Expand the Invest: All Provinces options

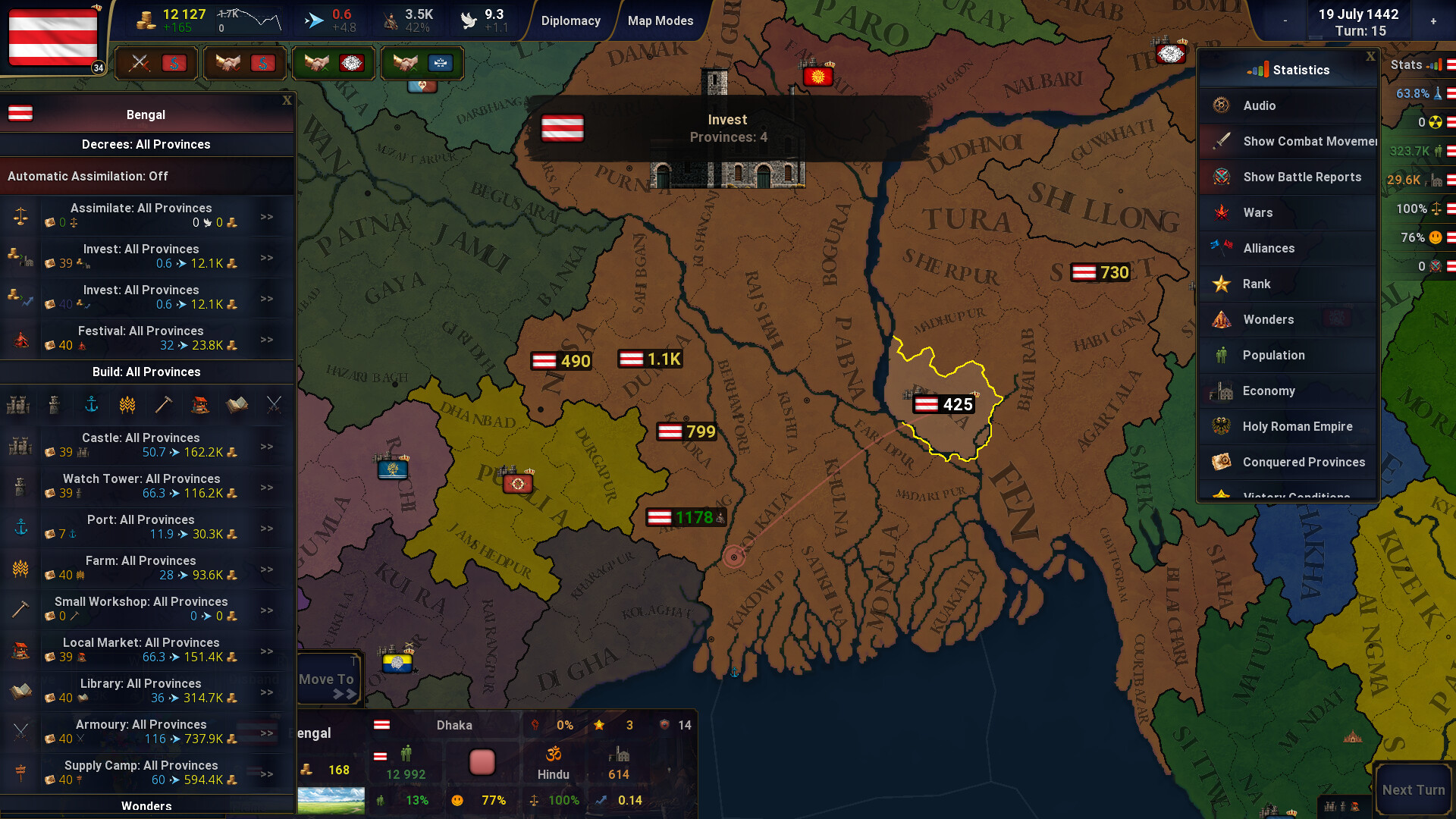[x=267, y=258]
